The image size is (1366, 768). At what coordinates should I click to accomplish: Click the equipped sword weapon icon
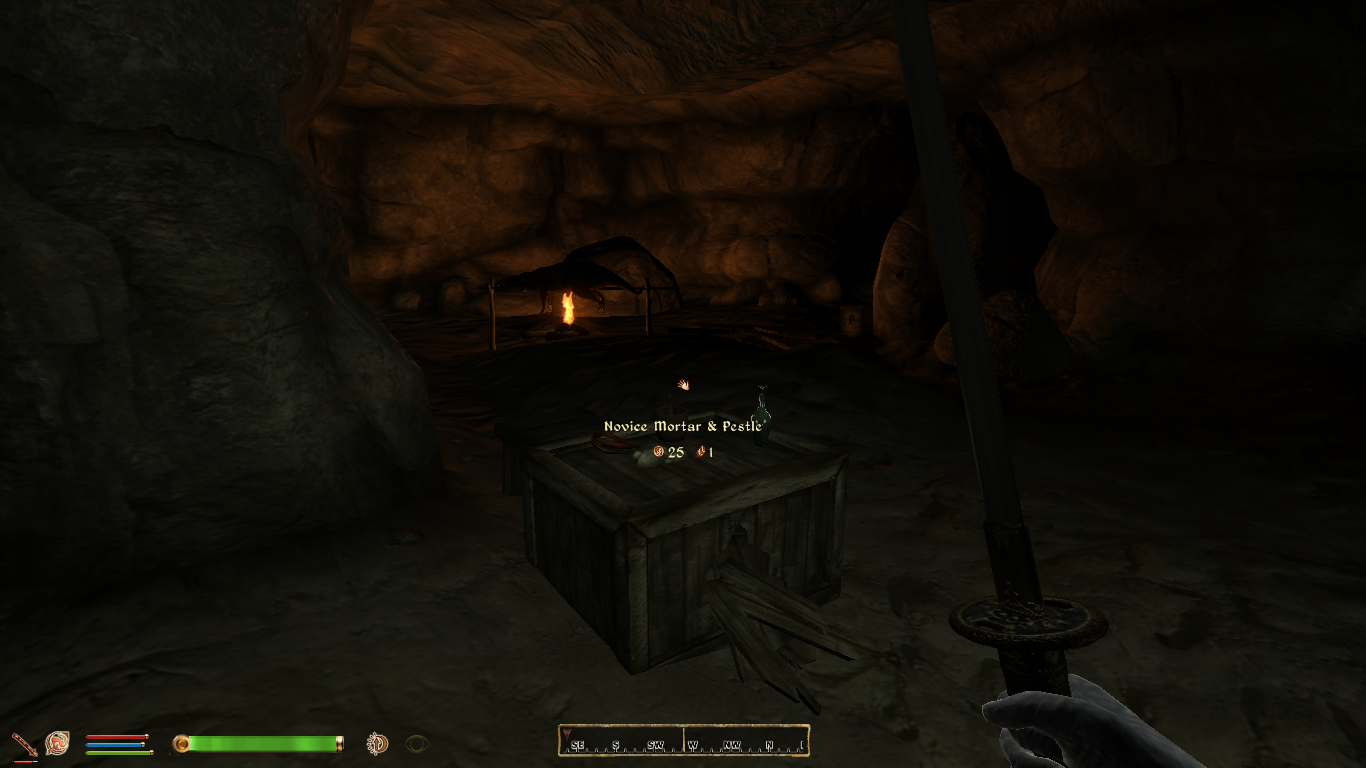pos(24,744)
